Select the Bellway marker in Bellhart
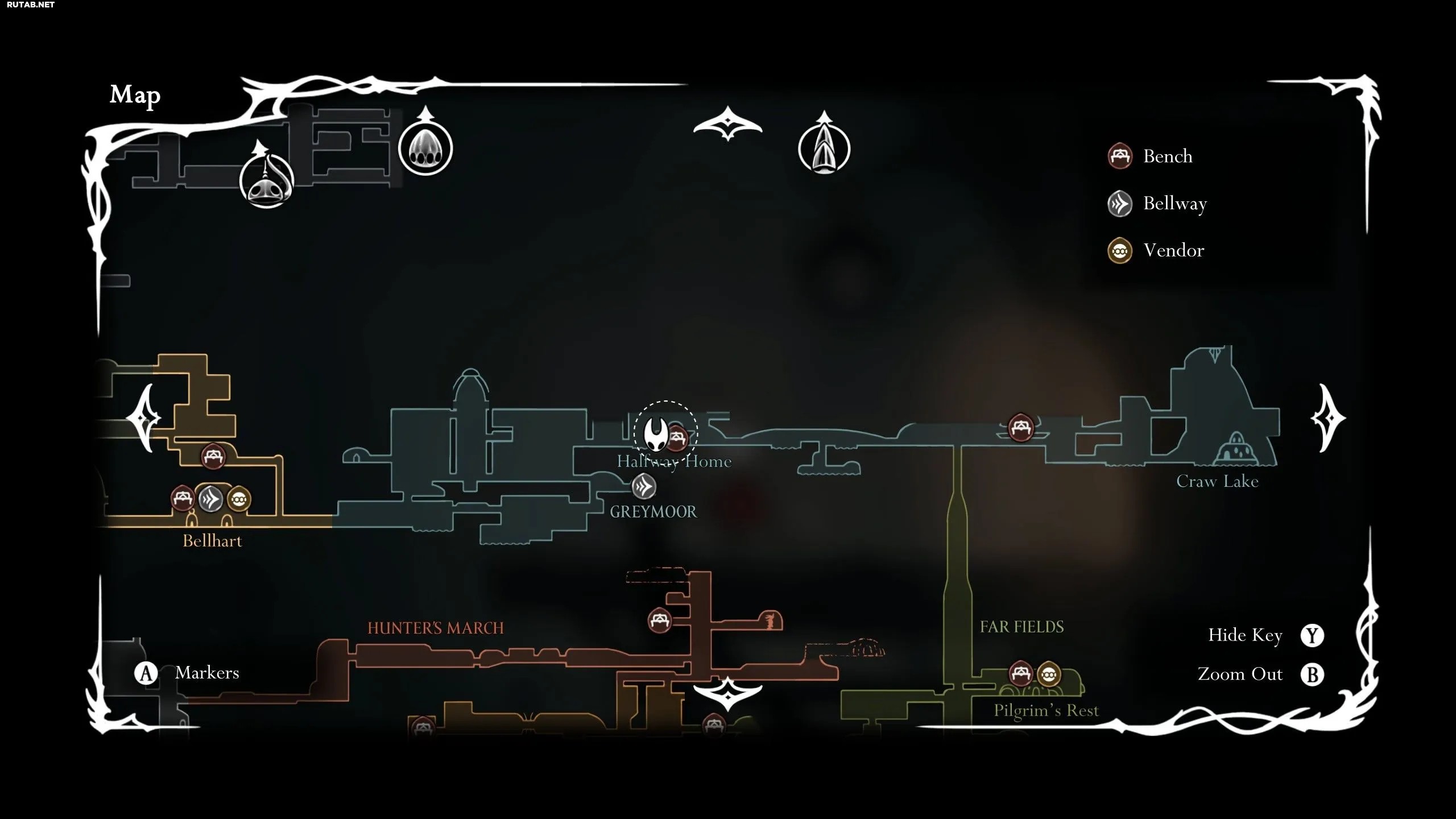The width and height of the screenshot is (1456, 819). 210,499
